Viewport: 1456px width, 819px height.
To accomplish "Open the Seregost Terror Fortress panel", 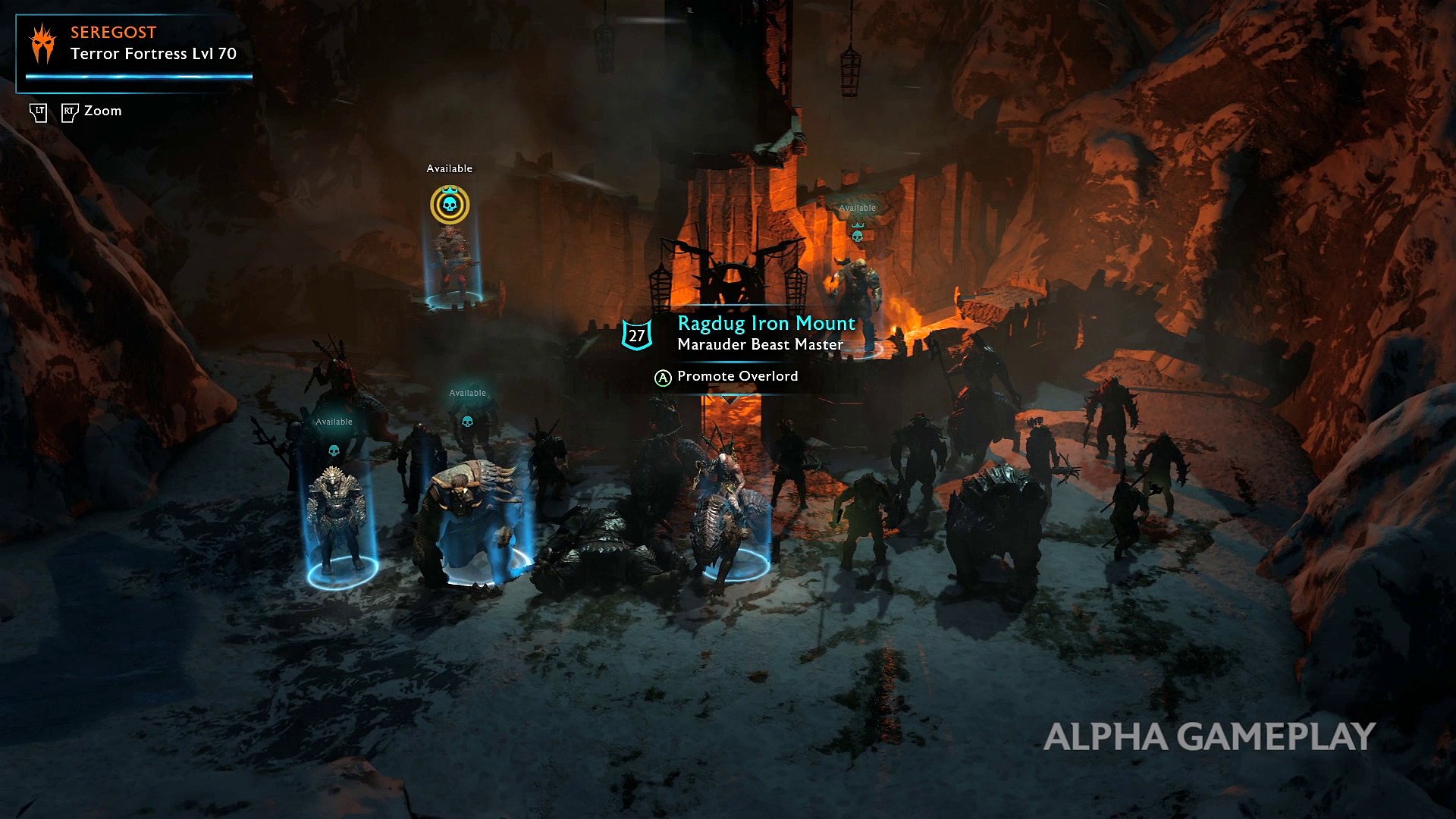I will [135, 52].
